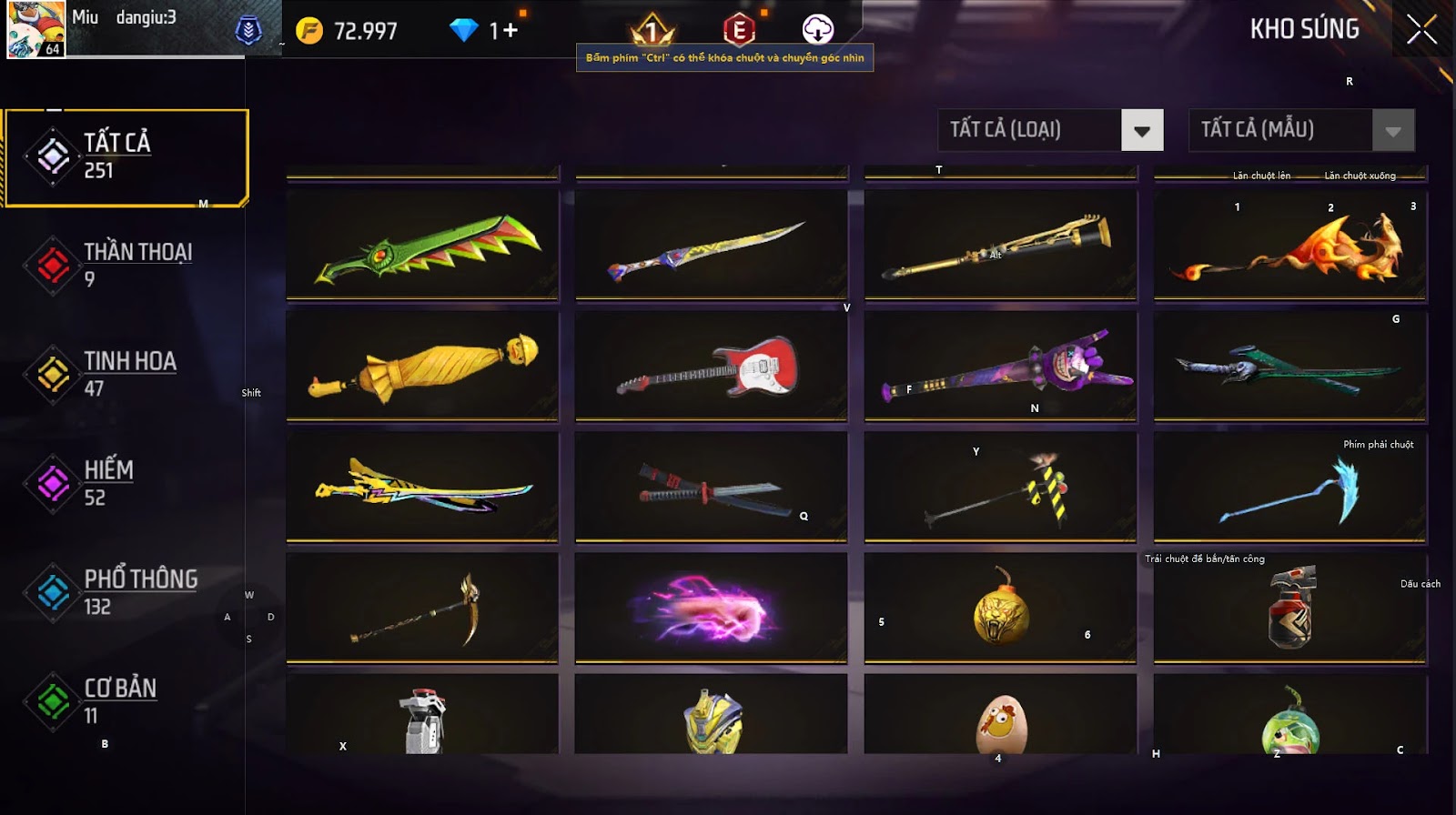Open the Tất Cả (Mẫu) dropdown
The image size is (1456, 815).
(1392, 131)
